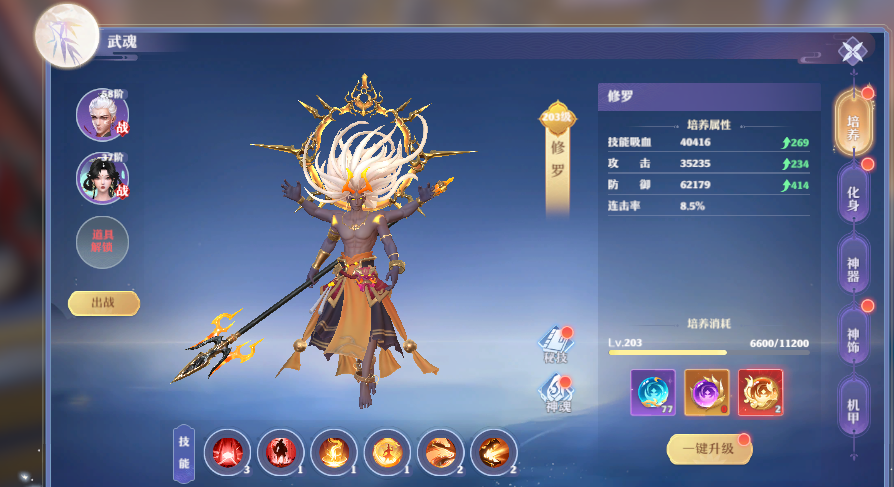Go to the 神饰 tab
The image size is (894, 487).
tap(852, 335)
